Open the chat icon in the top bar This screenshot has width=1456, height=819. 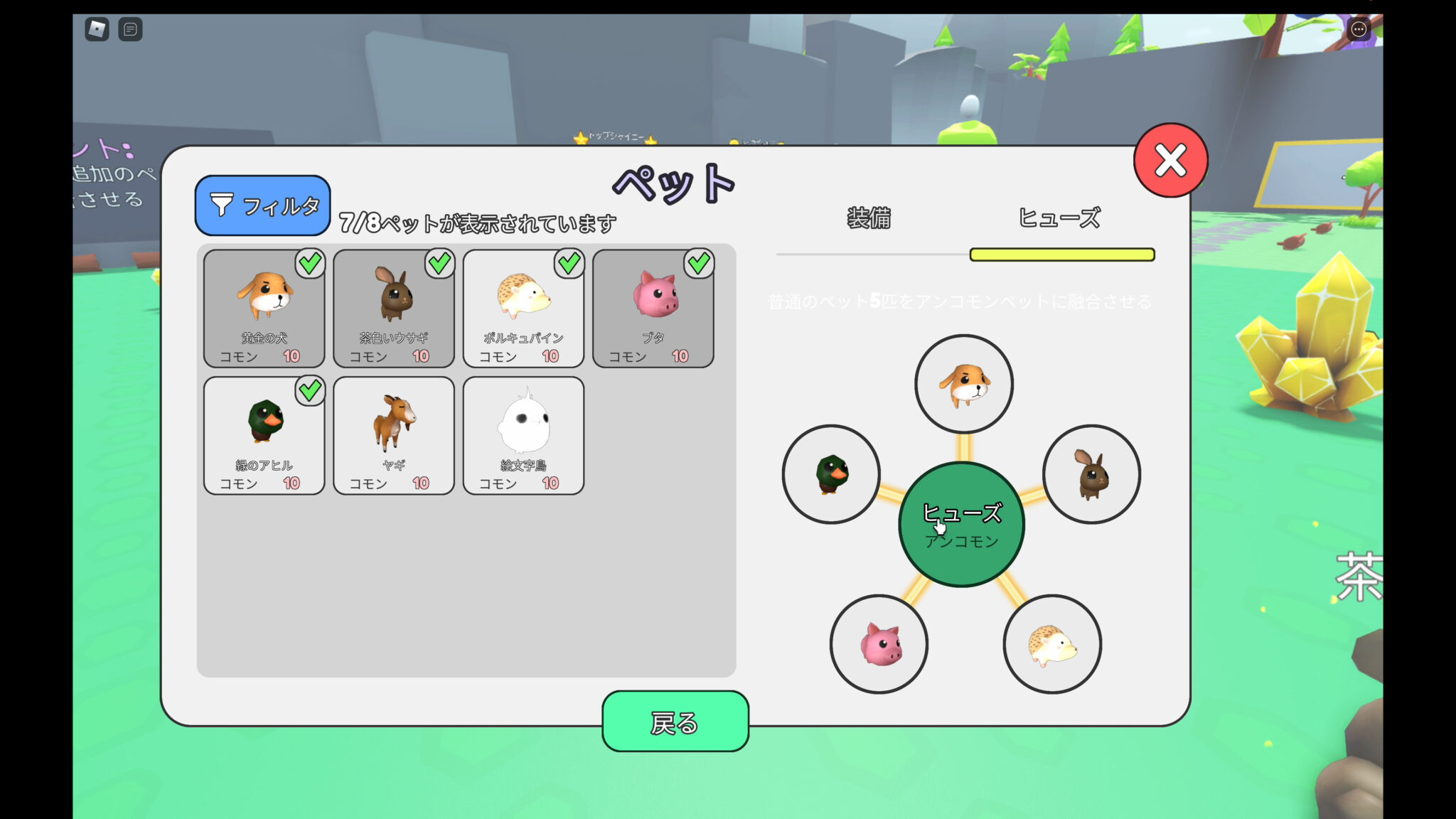tap(129, 30)
